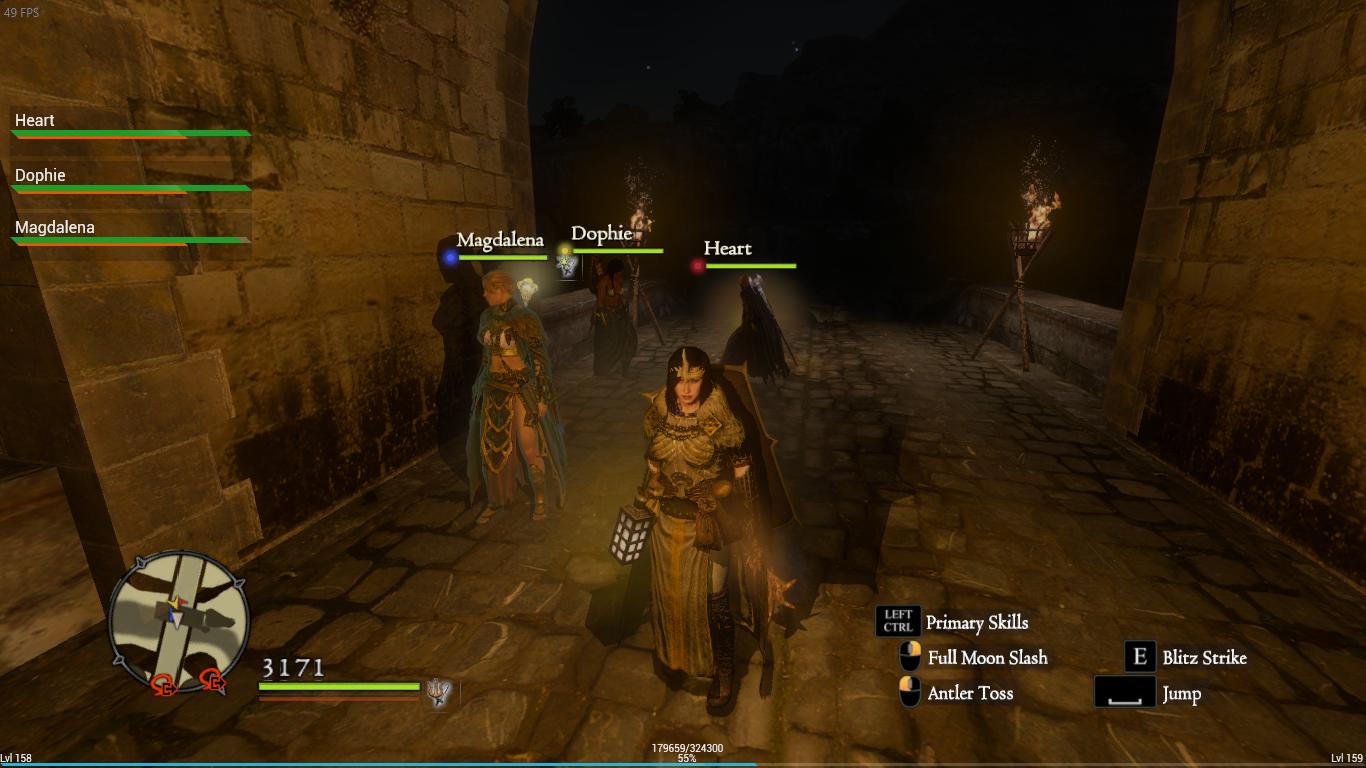Select the Dophie nameplate above the pawn
The height and width of the screenshot is (768, 1366).
[601, 234]
